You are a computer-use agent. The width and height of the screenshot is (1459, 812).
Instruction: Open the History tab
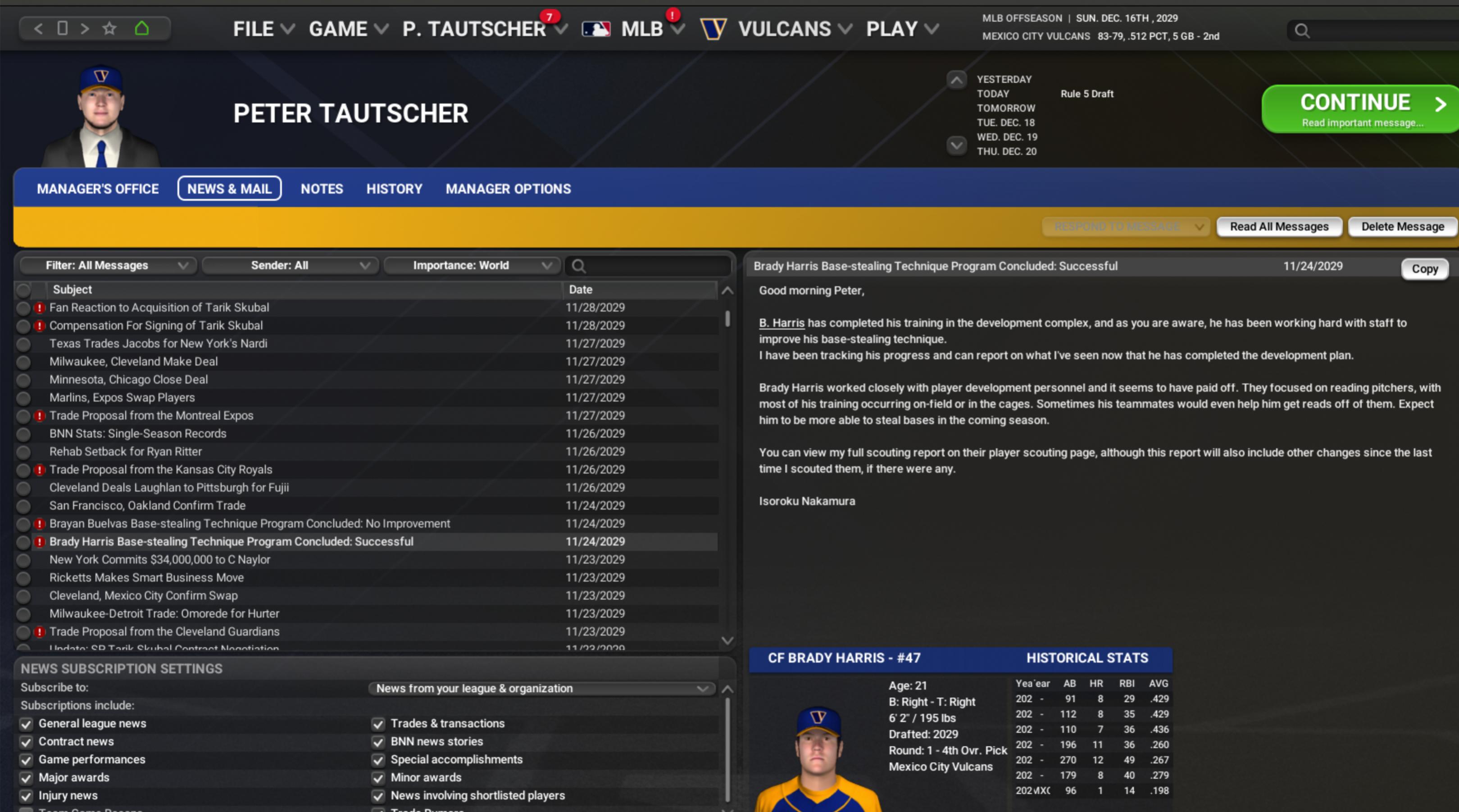tap(394, 189)
